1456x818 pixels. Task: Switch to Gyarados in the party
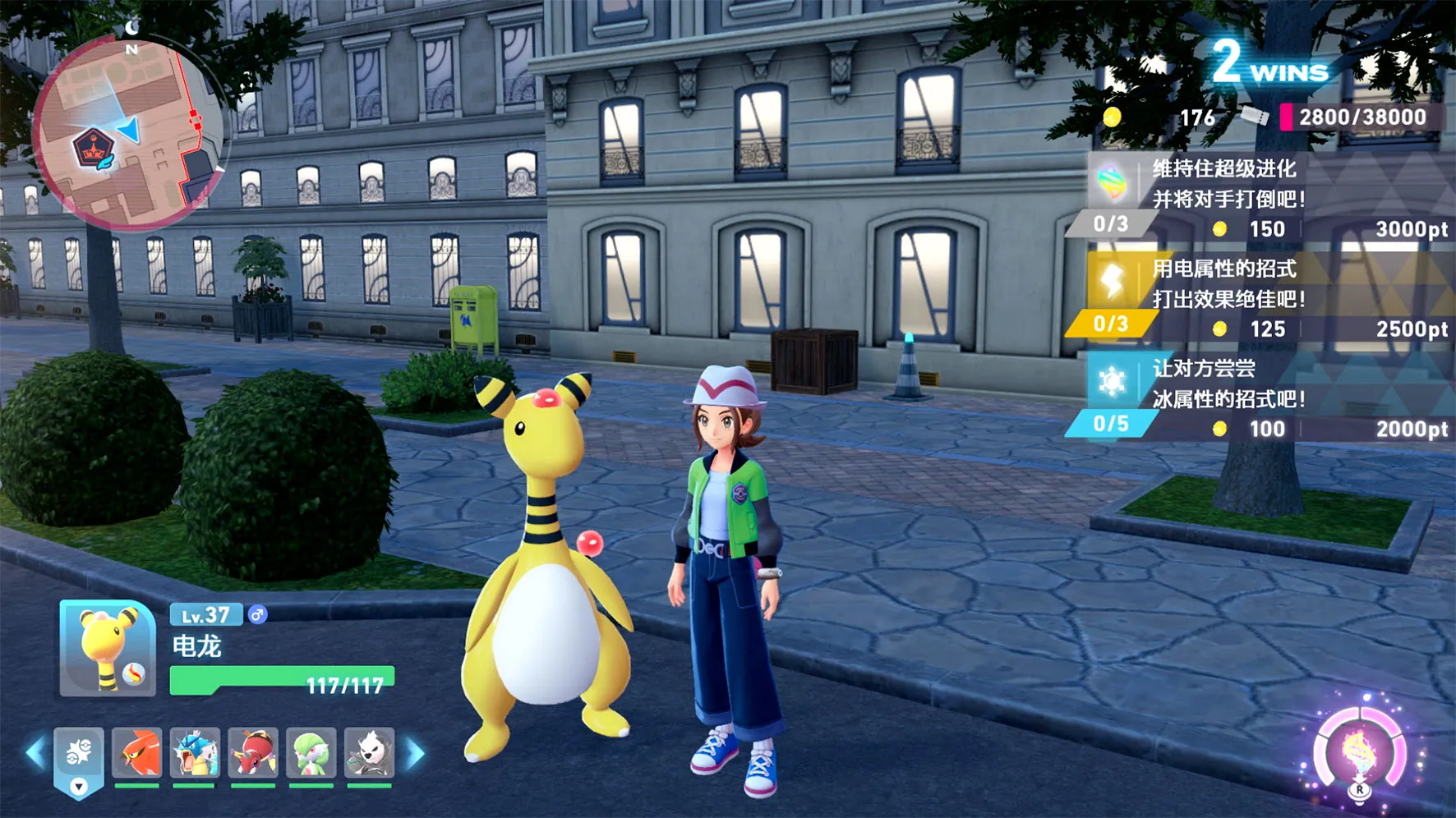point(195,752)
